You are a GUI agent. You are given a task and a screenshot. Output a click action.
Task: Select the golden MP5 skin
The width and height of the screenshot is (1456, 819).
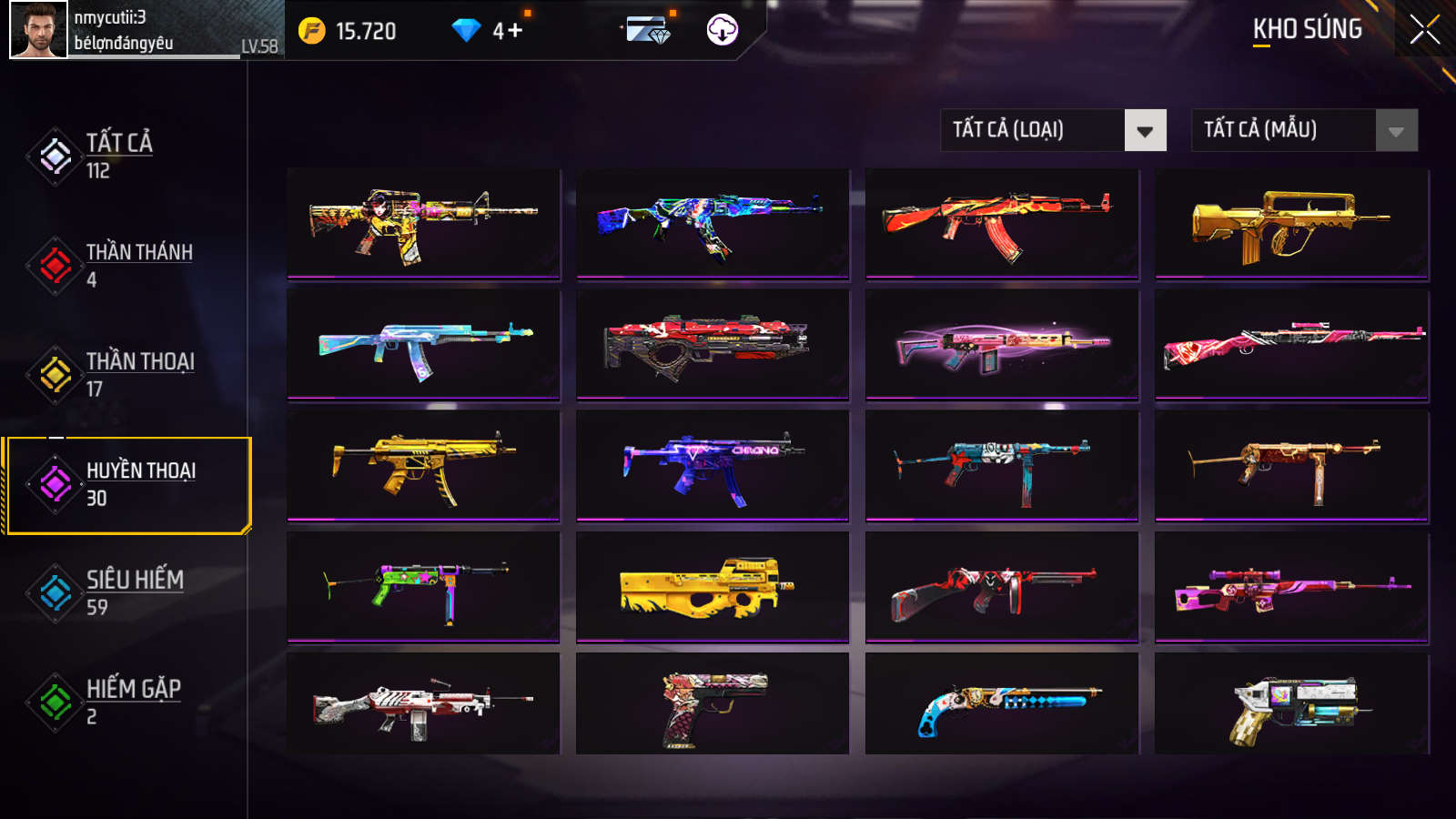coord(423,466)
